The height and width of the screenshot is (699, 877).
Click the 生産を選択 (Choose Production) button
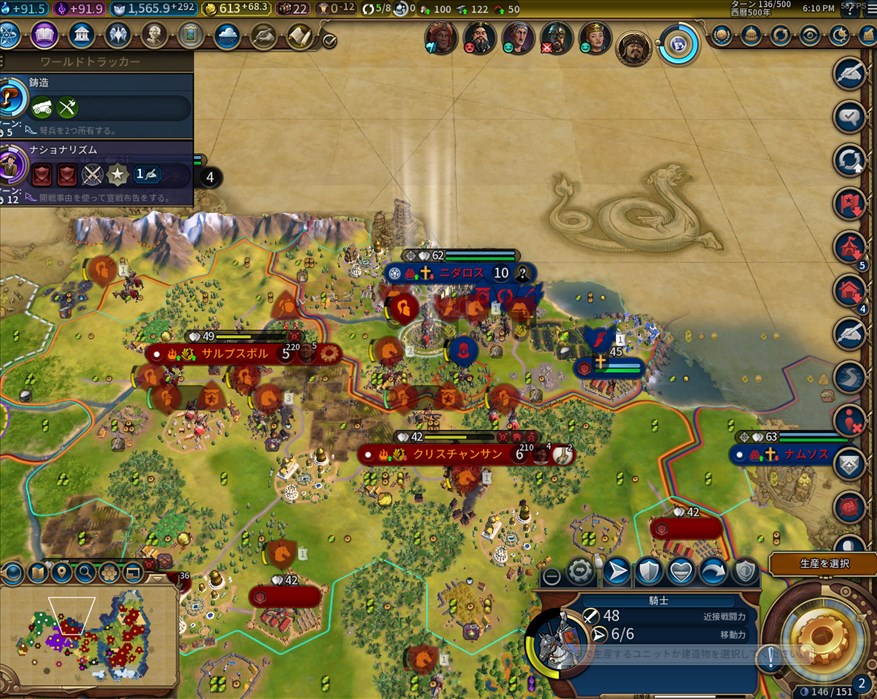click(x=822, y=565)
